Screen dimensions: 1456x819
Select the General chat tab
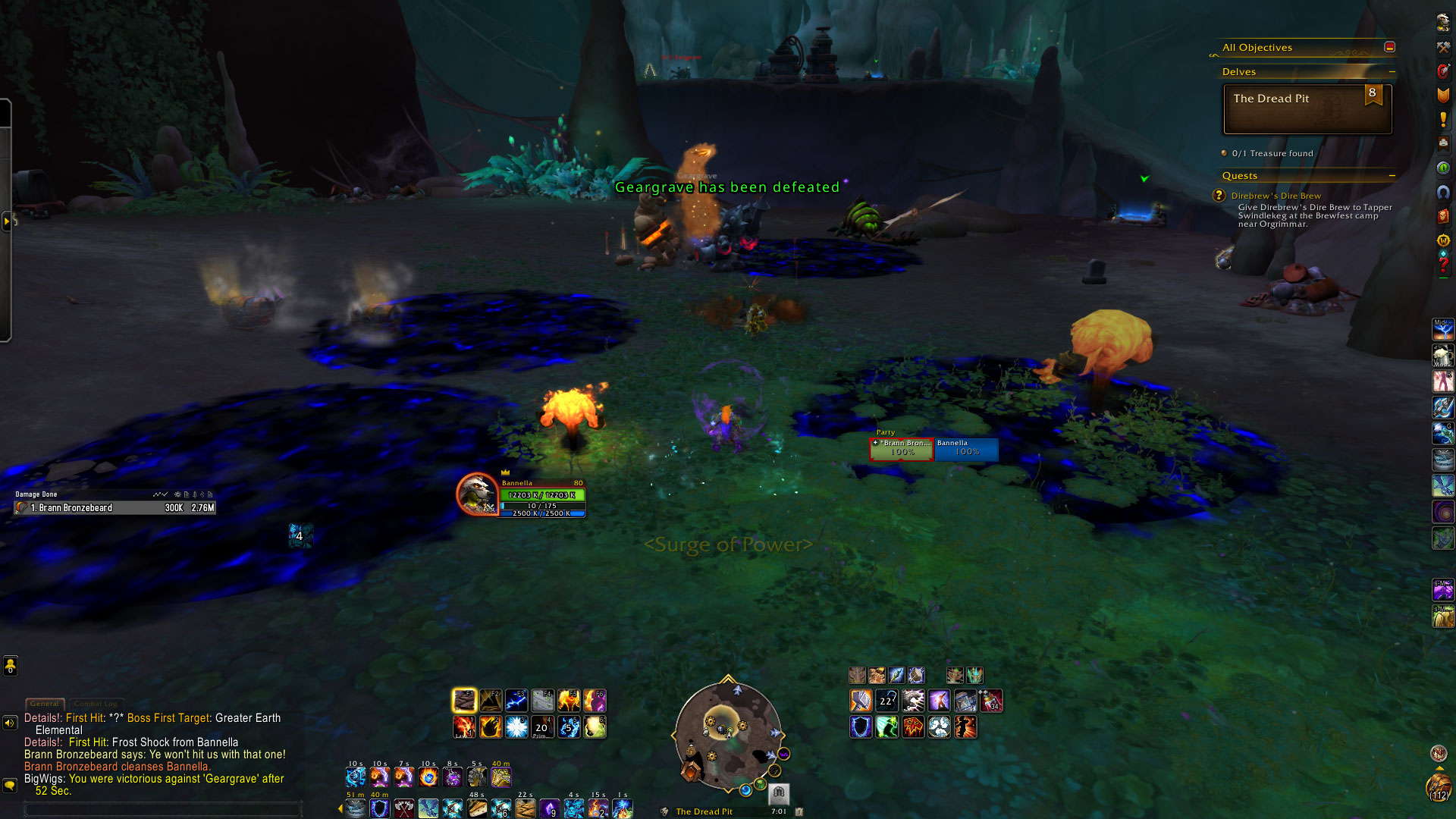click(45, 704)
